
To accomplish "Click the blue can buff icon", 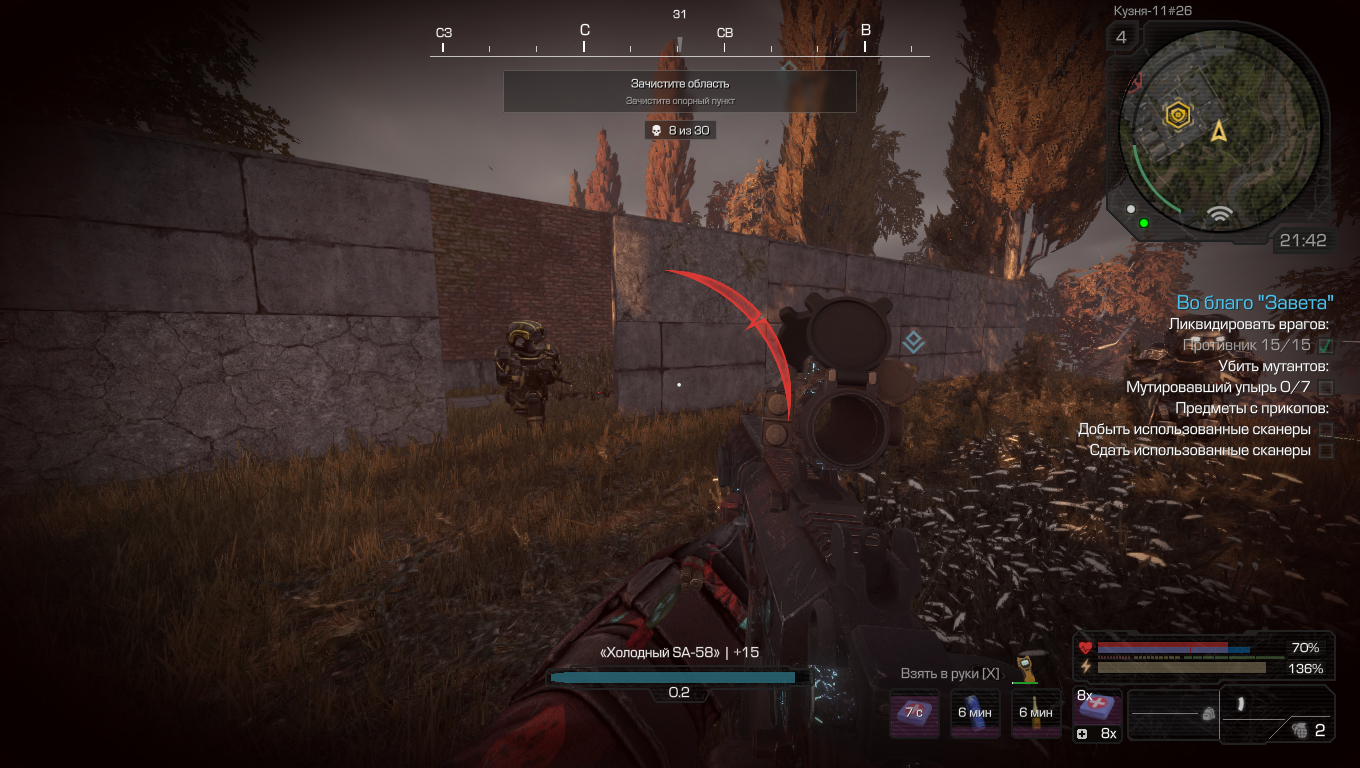I will point(975,713).
